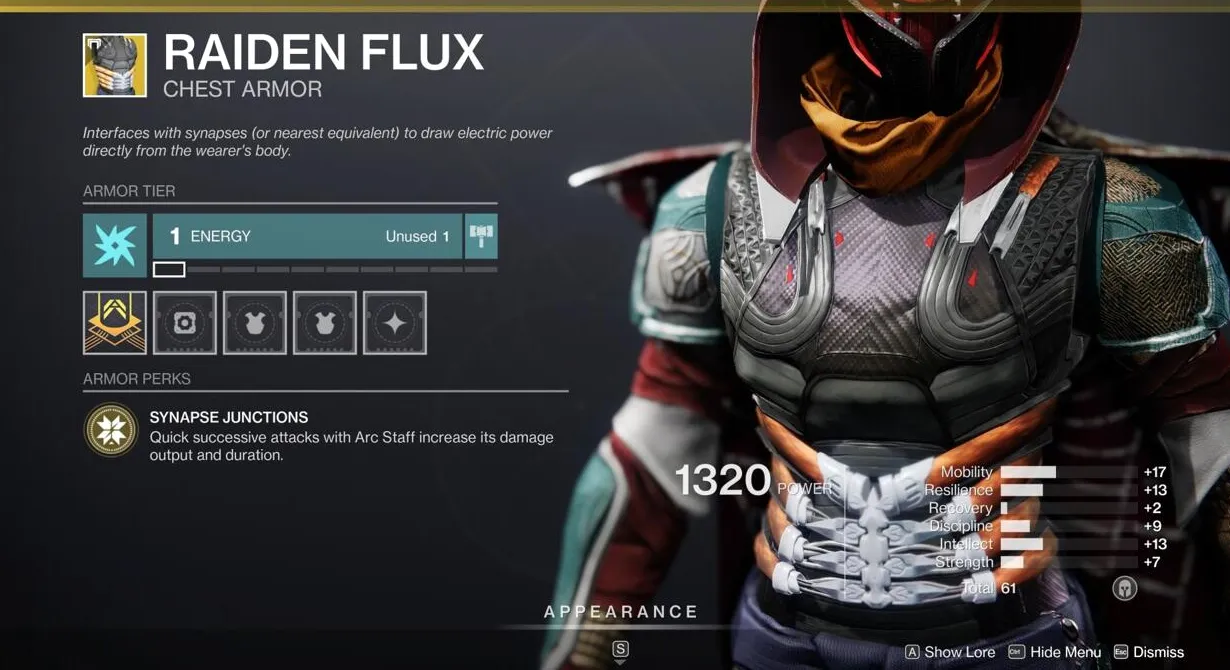1230x670 pixels.
Task: Click the hammer upgrade energy icon
Action: (x=481, y=236)
